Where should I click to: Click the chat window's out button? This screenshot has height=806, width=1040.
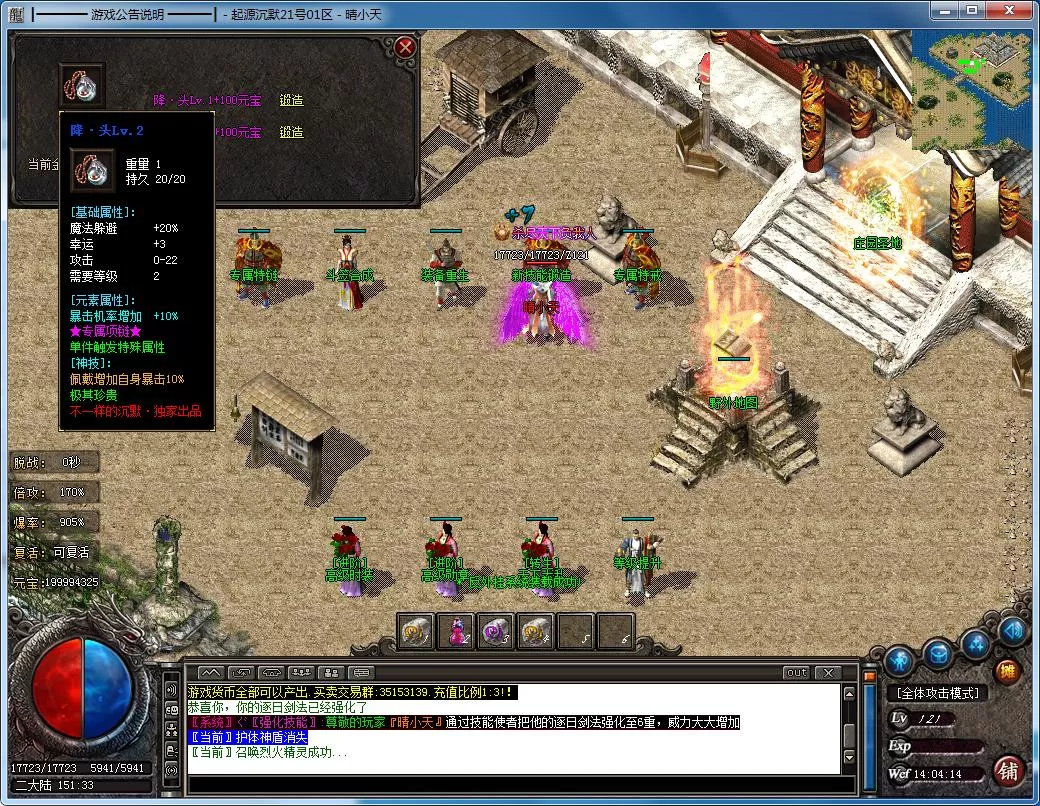796,673
